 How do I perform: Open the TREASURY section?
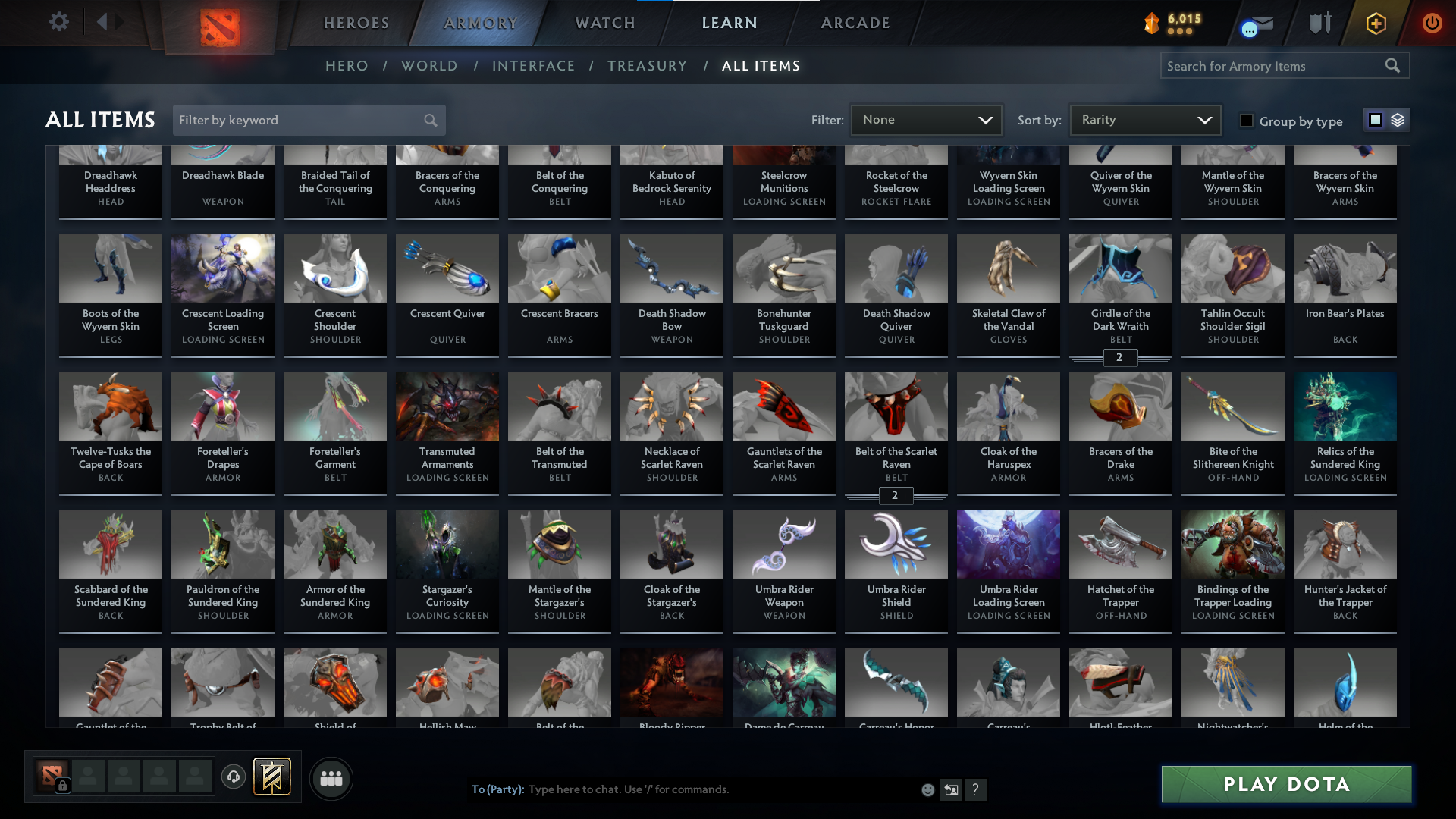click(647, 66)
